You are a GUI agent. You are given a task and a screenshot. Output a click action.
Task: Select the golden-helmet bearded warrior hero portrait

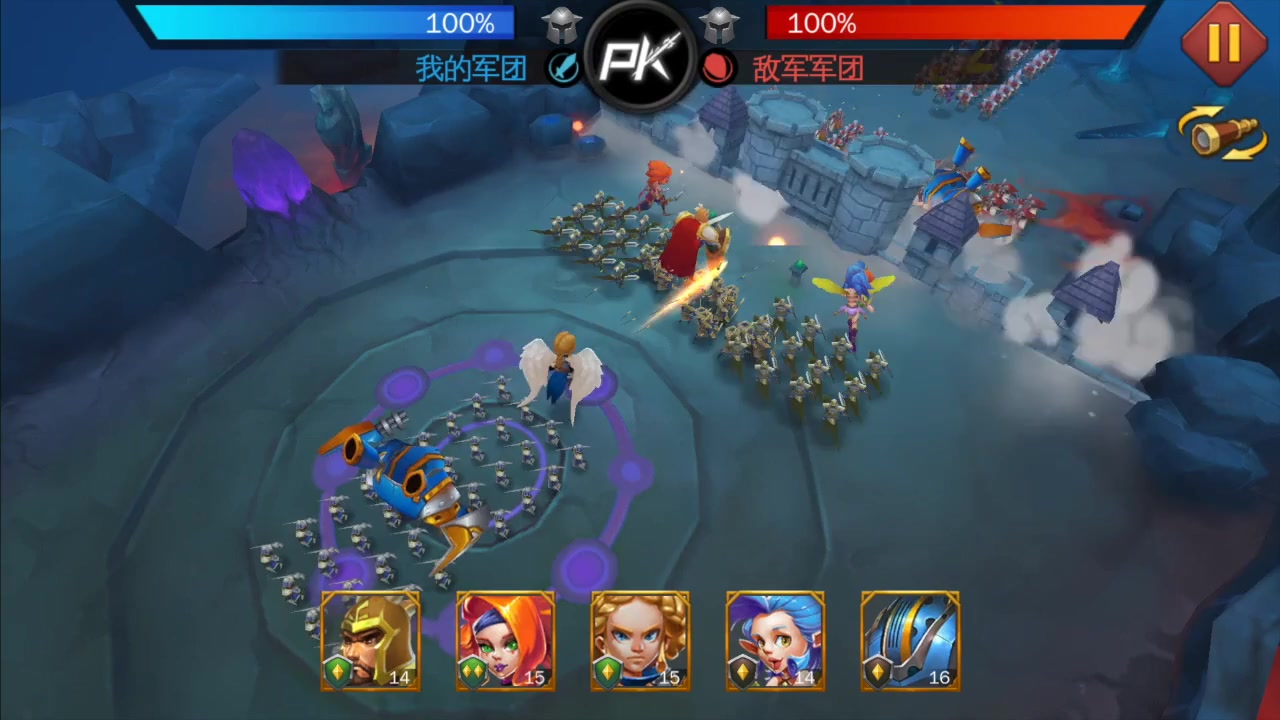point(370,640)
